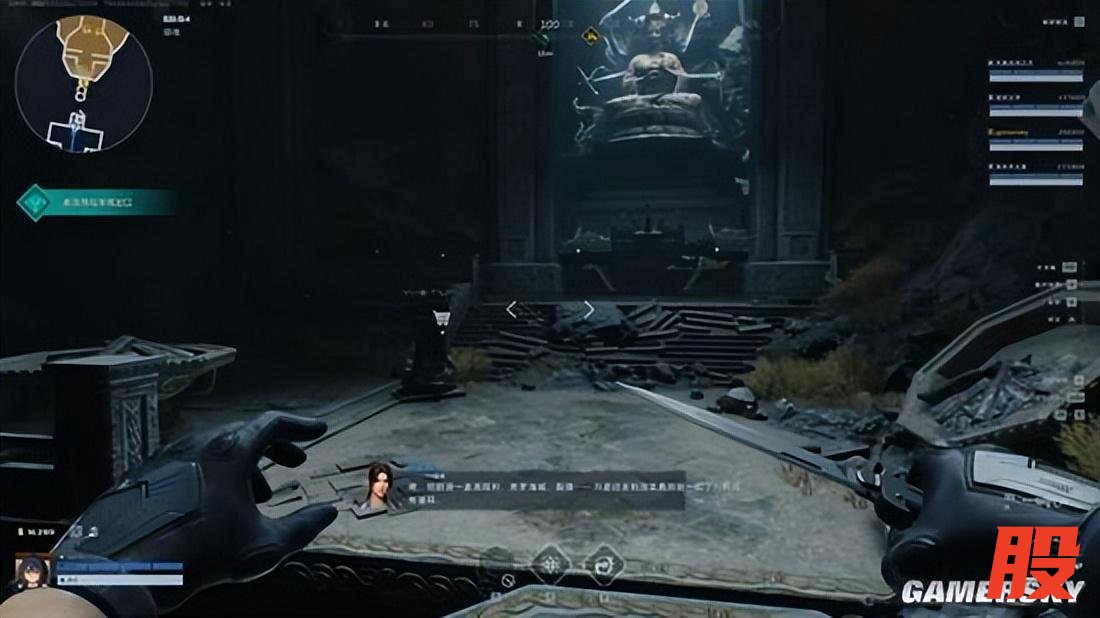Image resolution: width=1100 pixels, height=618 pixels.
Task: Open the circular minimap
Action: pyautogui.click(x=84, y=84)
